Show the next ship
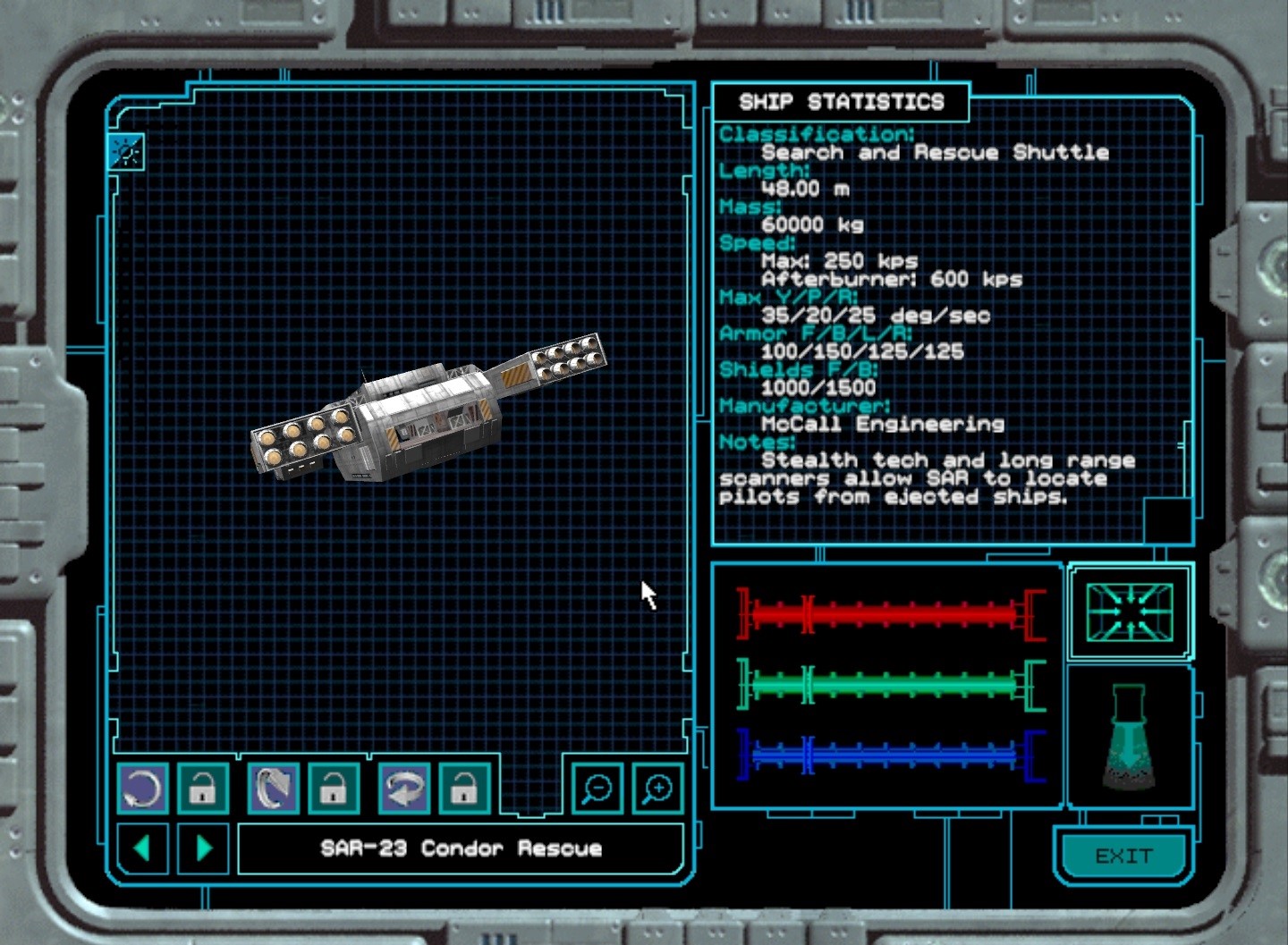Screen dimensions: 1288x945 pos(204,847)
